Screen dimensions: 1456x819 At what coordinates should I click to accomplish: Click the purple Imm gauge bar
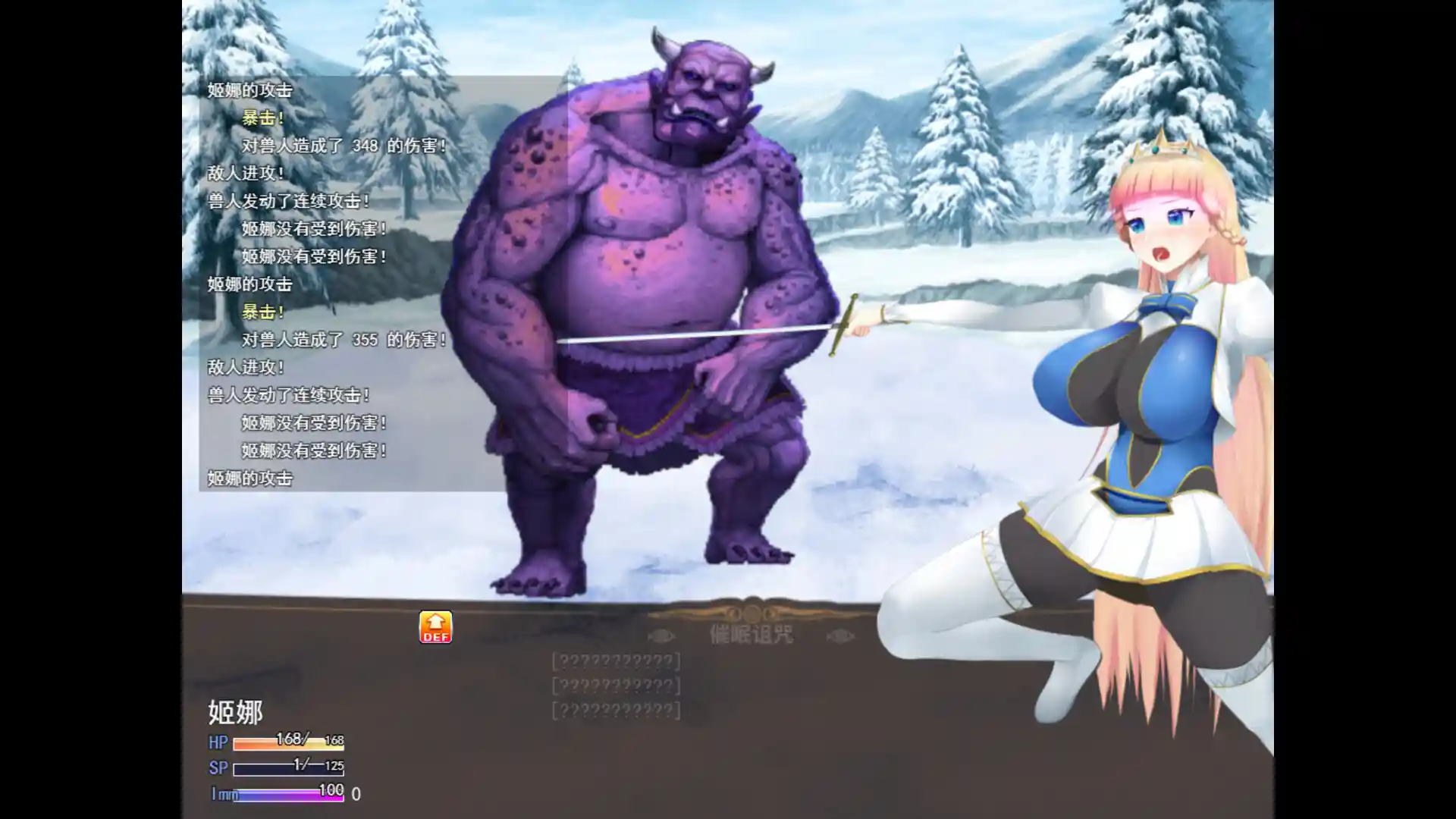(288, 795)
